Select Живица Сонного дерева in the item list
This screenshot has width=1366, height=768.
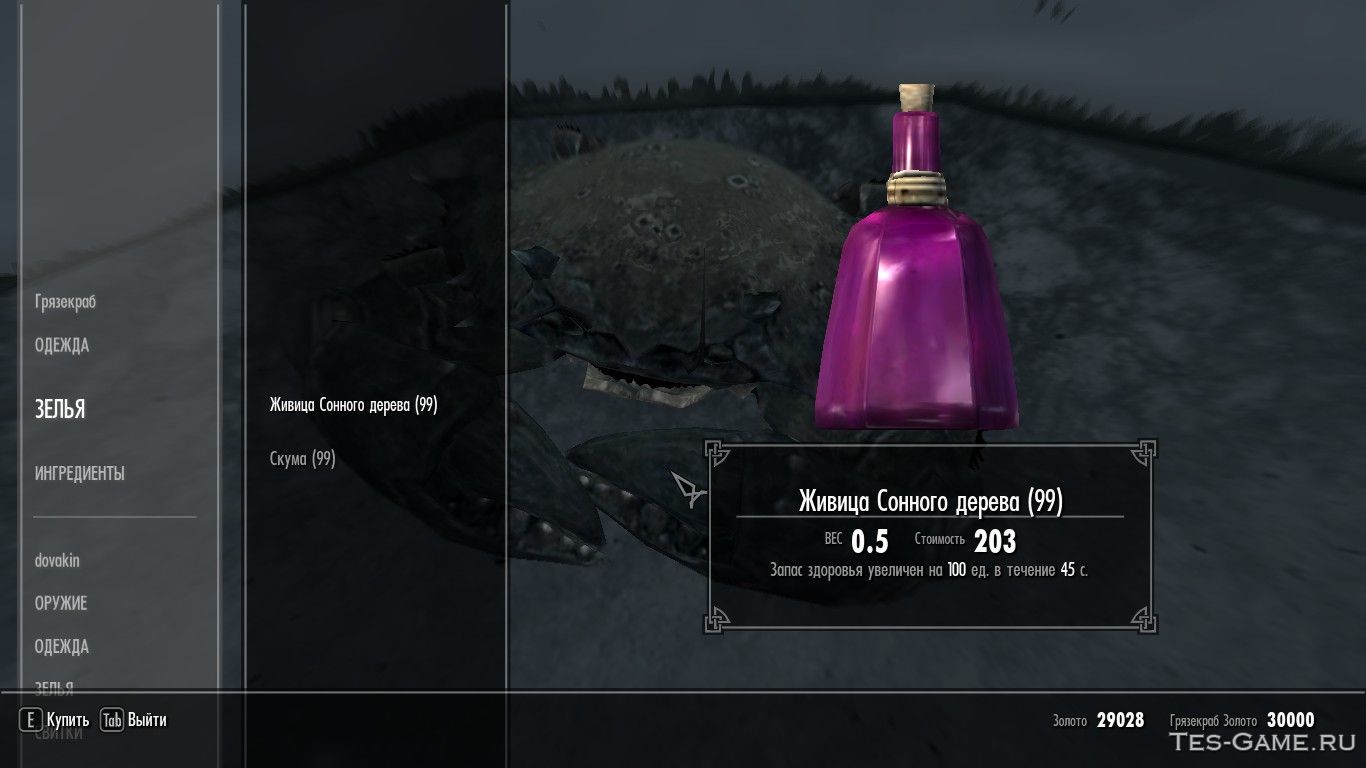click(x=353, y=405)
